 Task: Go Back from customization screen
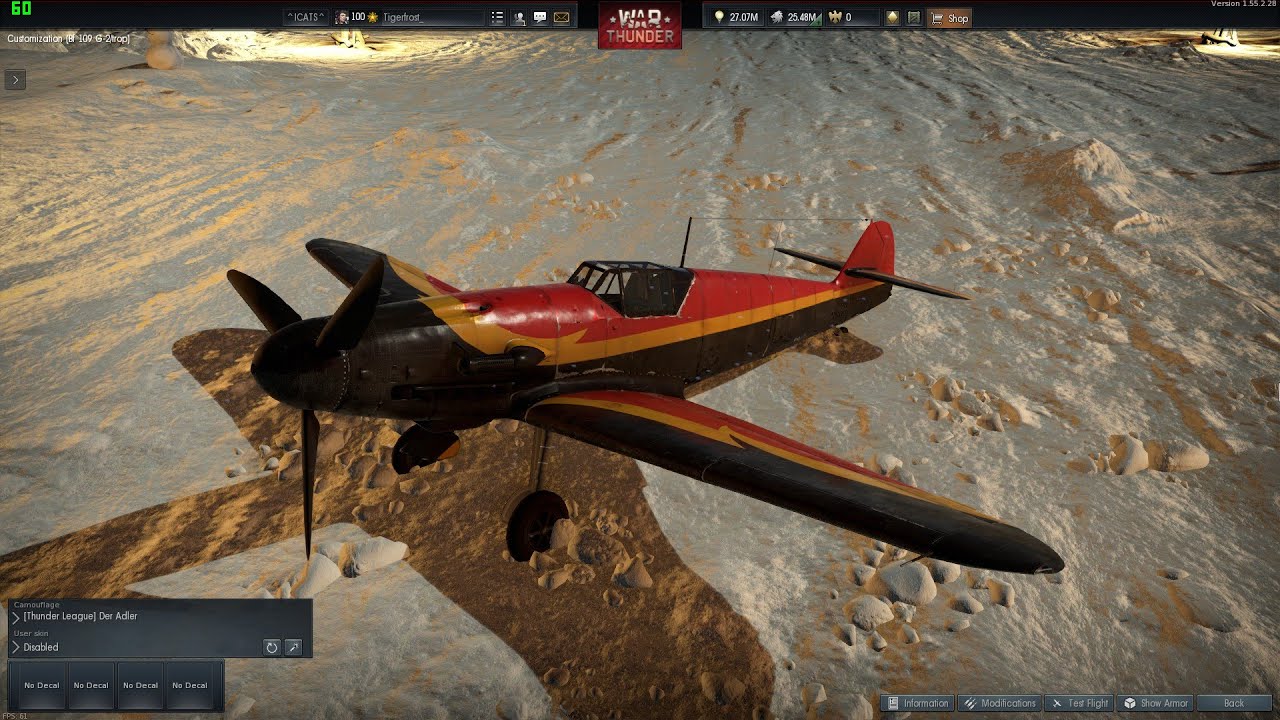(x=1234, y=703)
